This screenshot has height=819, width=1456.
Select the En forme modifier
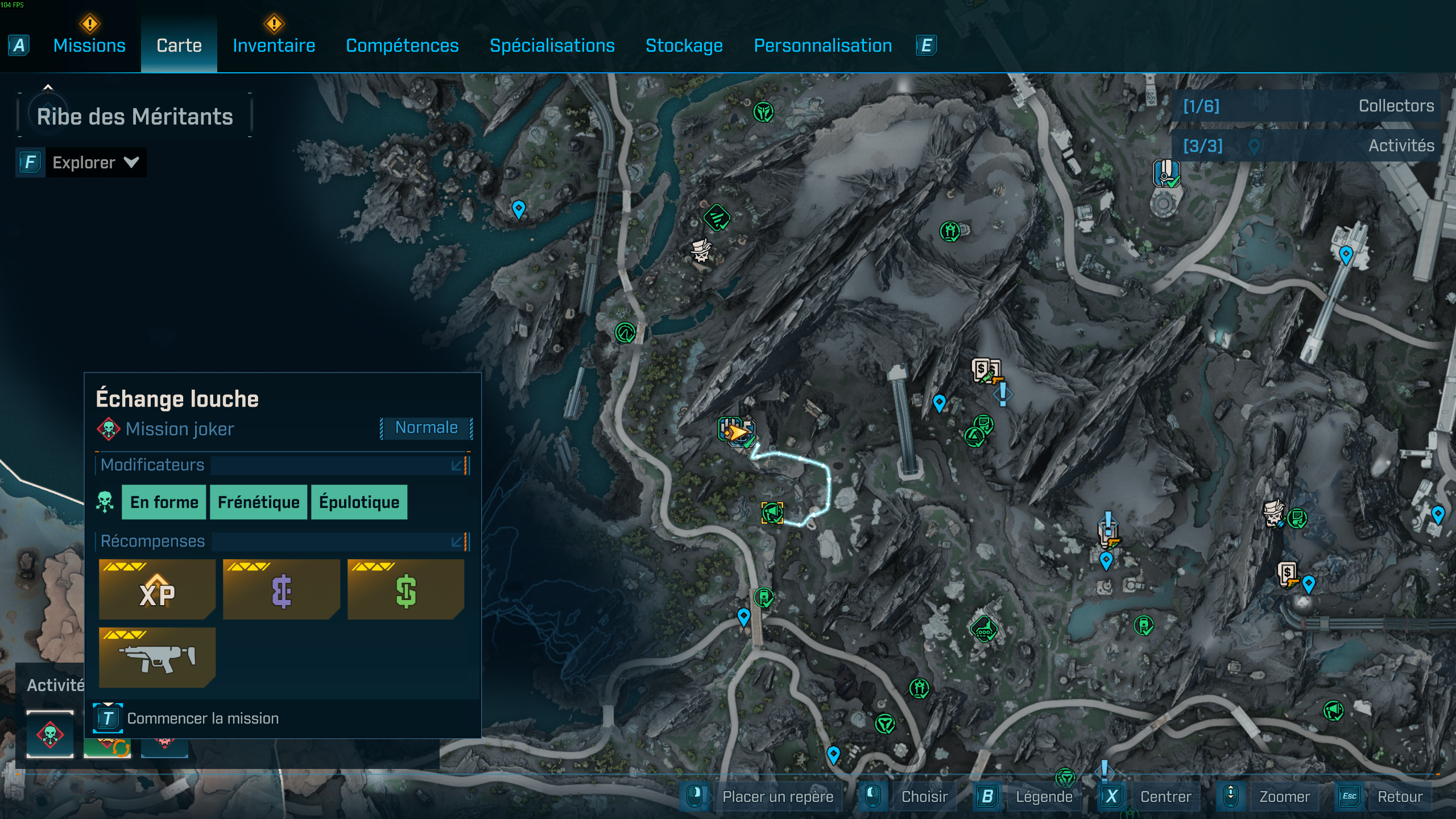tap(164, 502)
